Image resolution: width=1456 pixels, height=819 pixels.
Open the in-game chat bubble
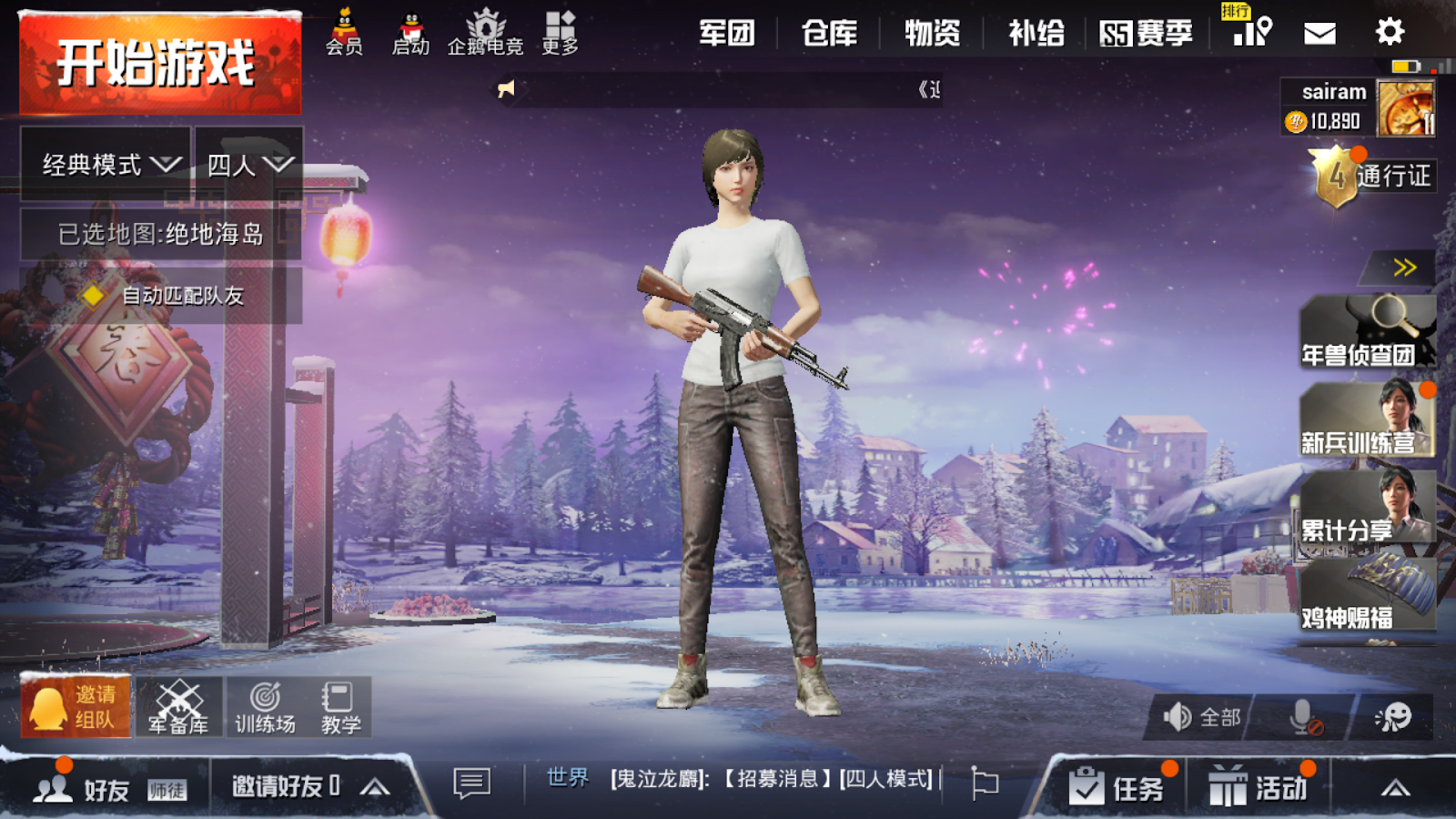click(470, 784)
